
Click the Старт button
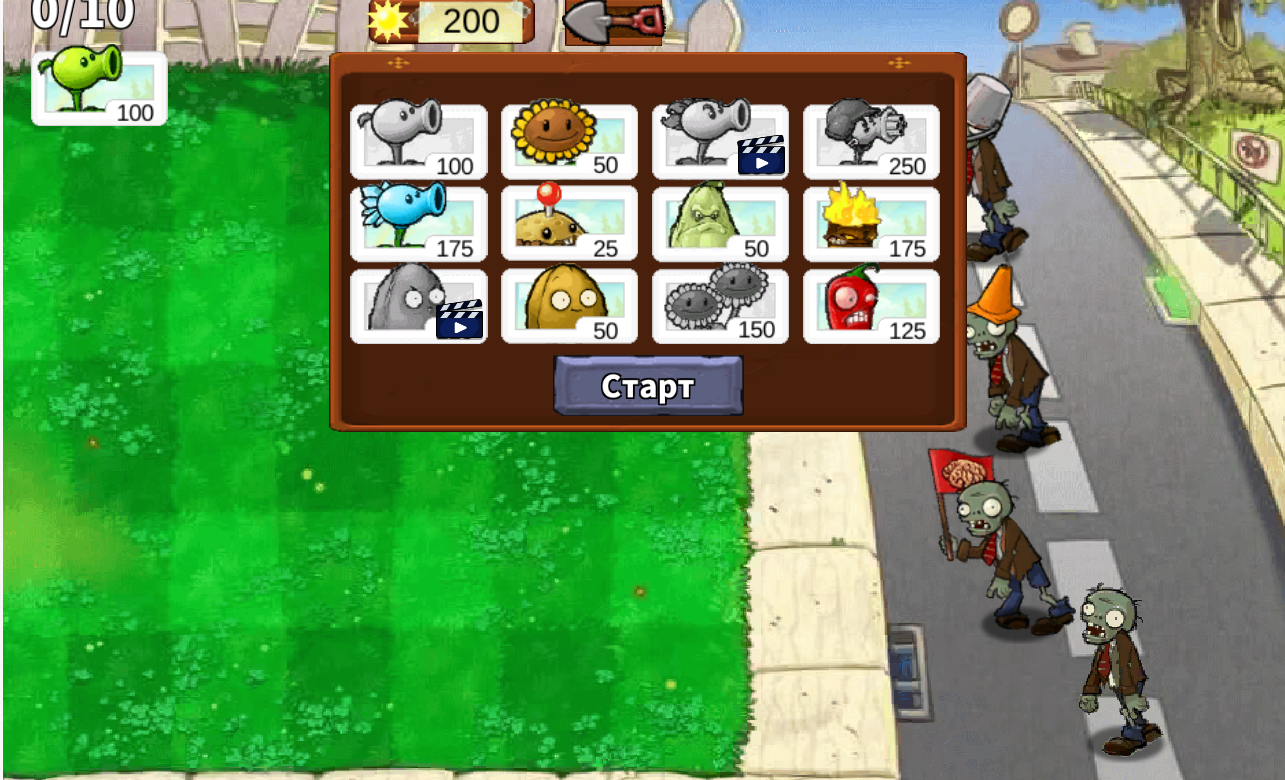(x=648, y=386)
